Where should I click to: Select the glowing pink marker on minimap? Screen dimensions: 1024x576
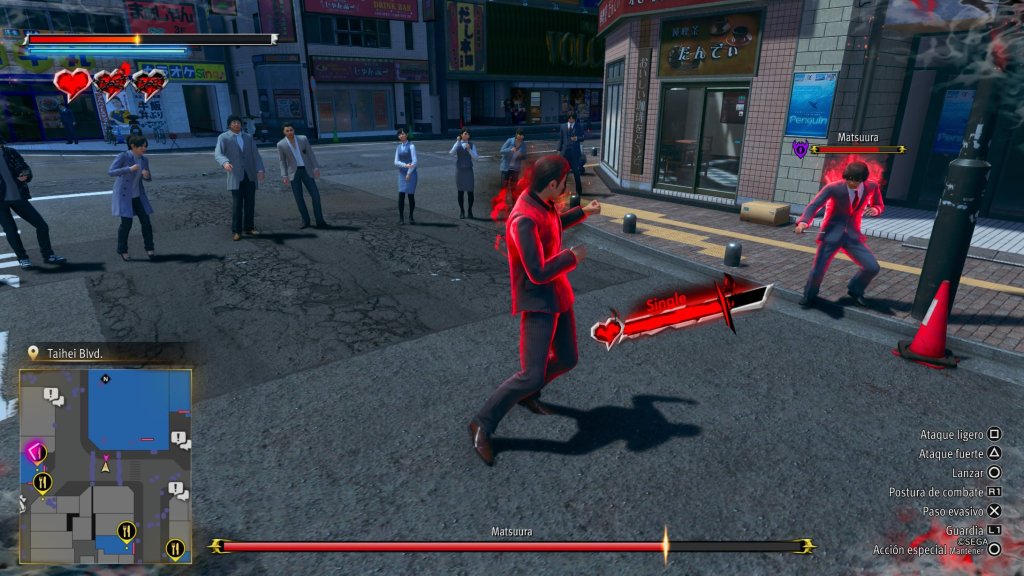pyautogui.click(x=36, y=452)
